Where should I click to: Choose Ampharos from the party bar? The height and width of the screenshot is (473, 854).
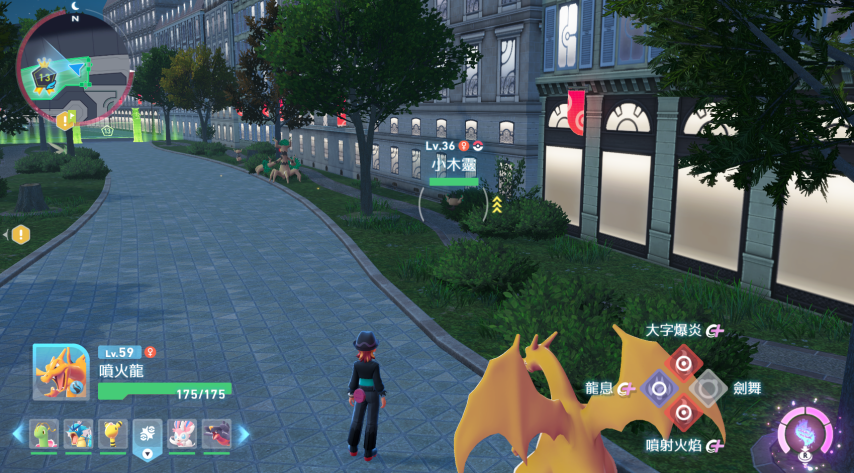(113, 434)
